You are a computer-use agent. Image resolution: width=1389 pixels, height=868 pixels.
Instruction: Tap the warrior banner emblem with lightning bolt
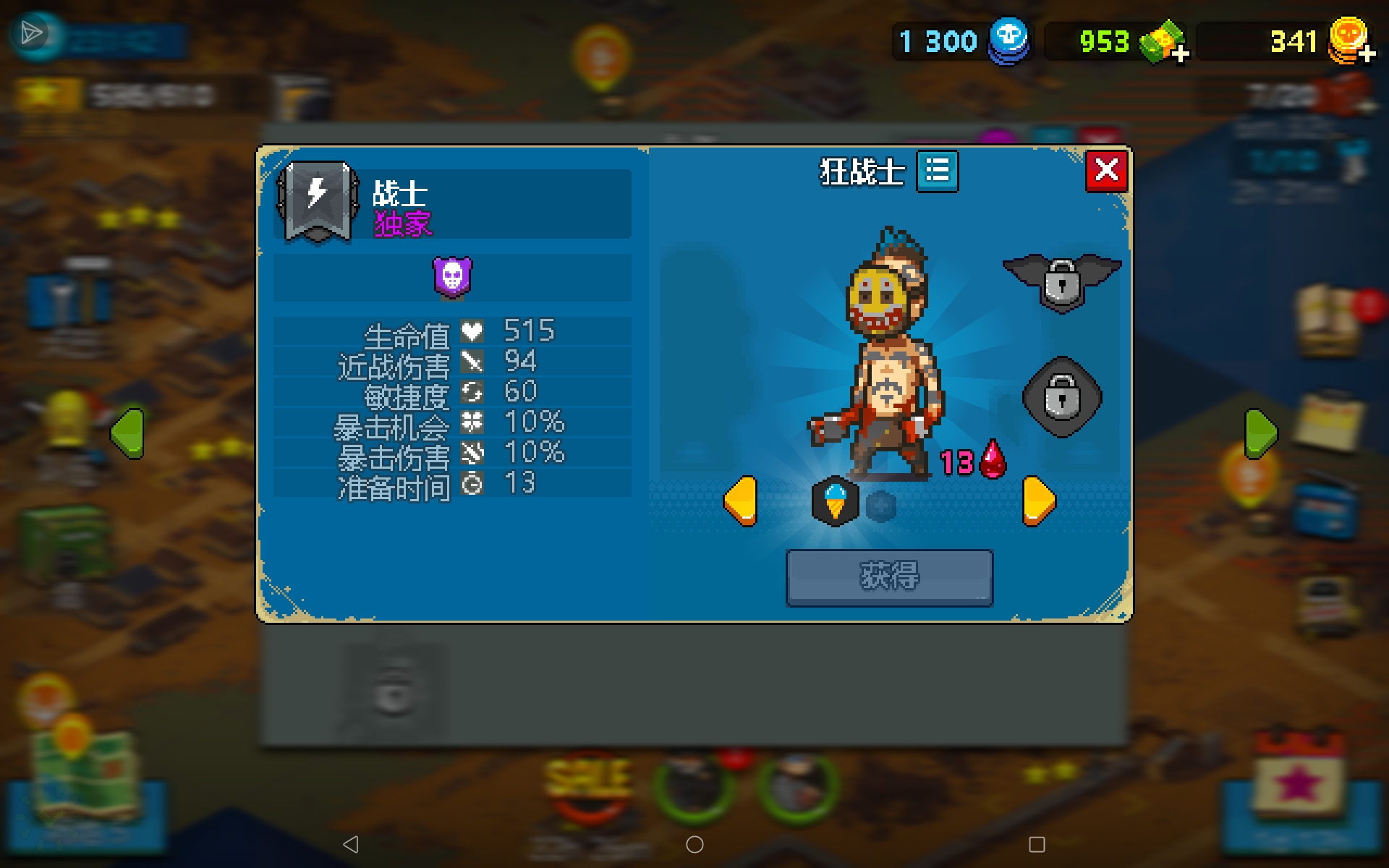316,203
